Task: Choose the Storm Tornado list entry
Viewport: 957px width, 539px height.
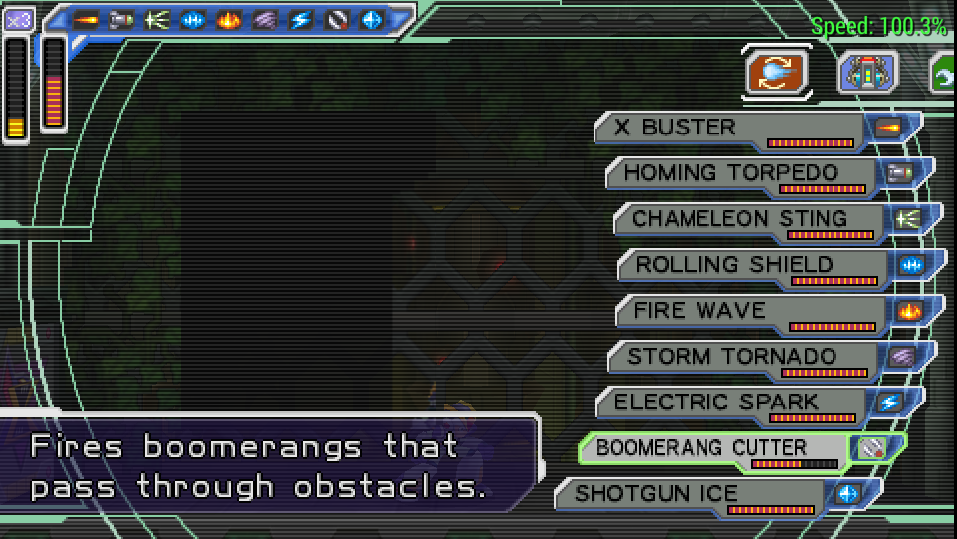Action: click(x=745, y=357)
